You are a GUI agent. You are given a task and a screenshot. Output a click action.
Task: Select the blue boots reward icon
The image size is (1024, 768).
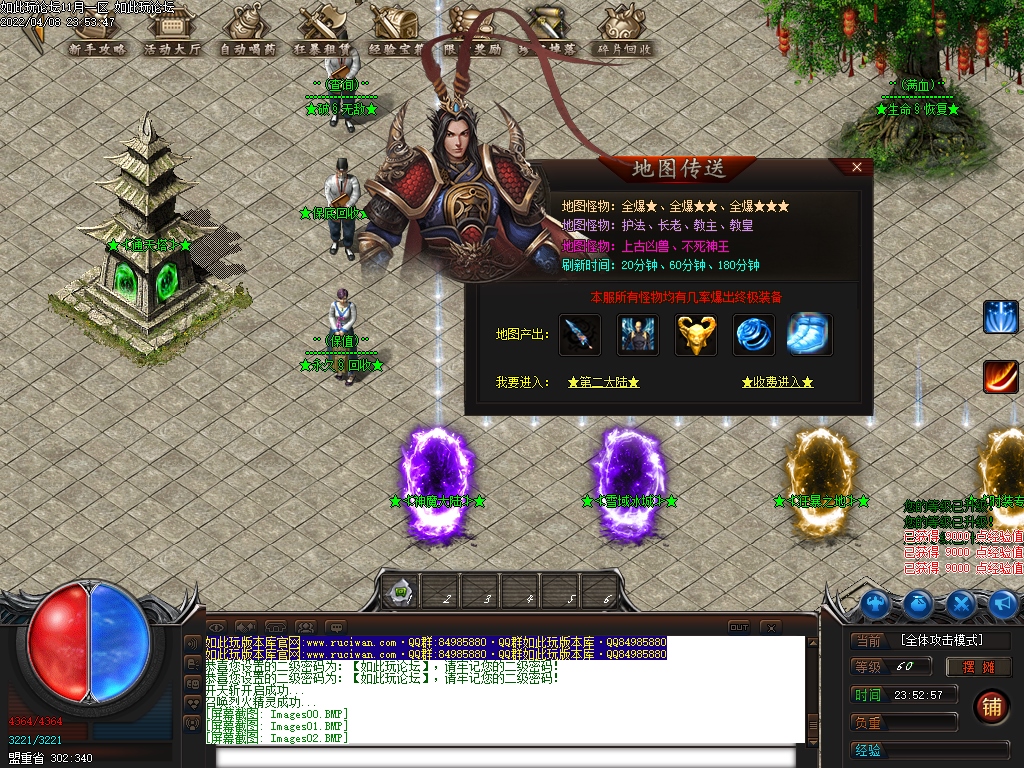click(809, 335)
